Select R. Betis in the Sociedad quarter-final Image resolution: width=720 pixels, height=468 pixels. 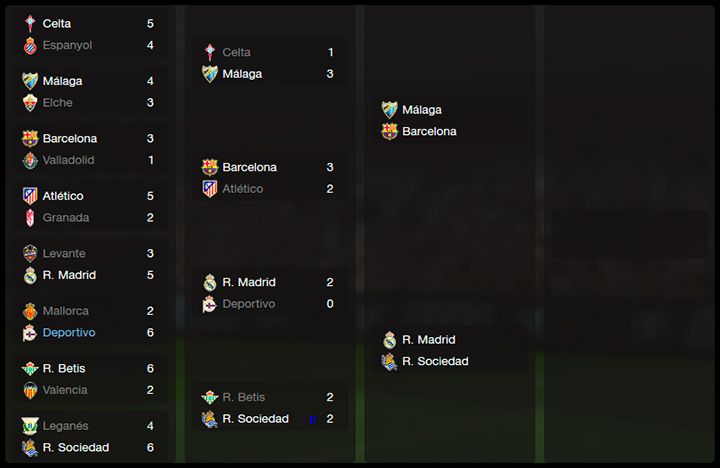(x=244, y=398)
